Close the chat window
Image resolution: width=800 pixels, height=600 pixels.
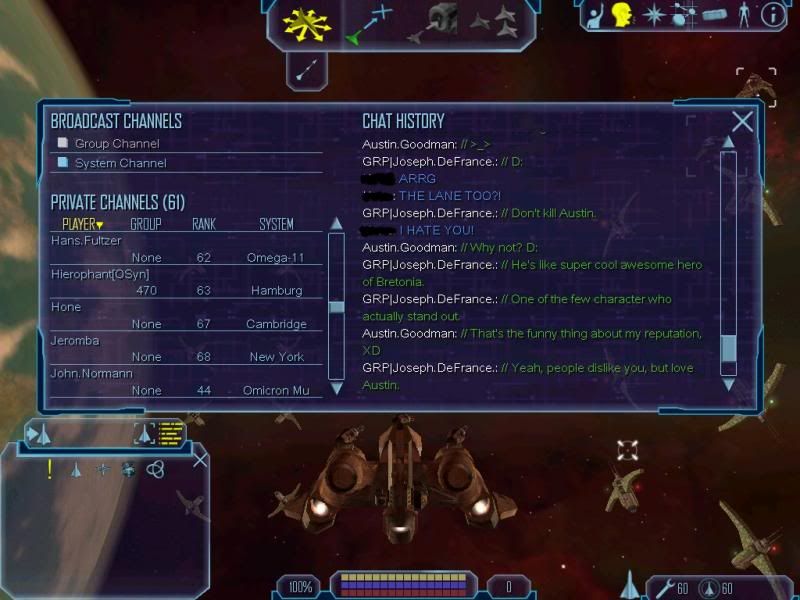point(742,122)
